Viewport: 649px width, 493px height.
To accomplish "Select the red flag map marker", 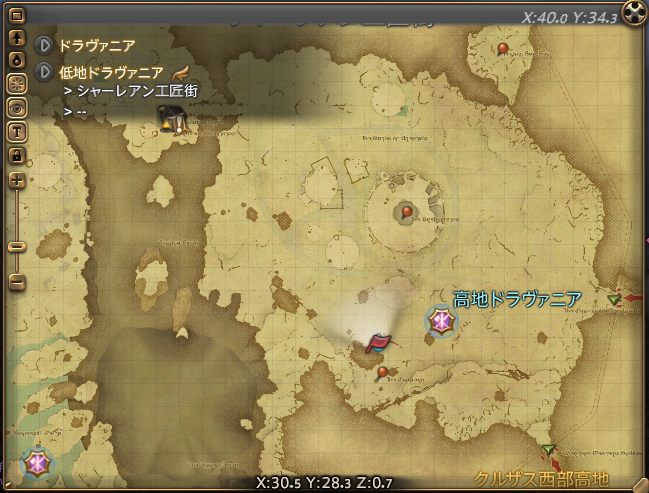I will 377,345.
